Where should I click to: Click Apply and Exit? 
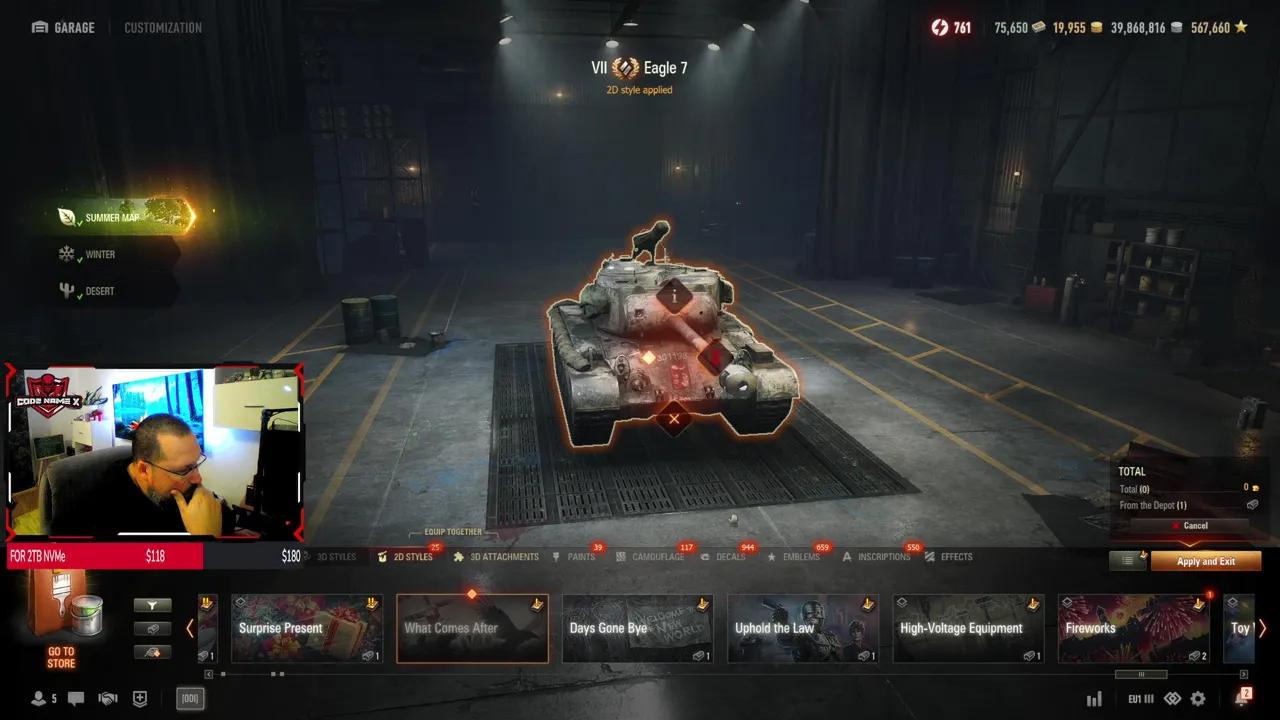[x=1205, y=561]
